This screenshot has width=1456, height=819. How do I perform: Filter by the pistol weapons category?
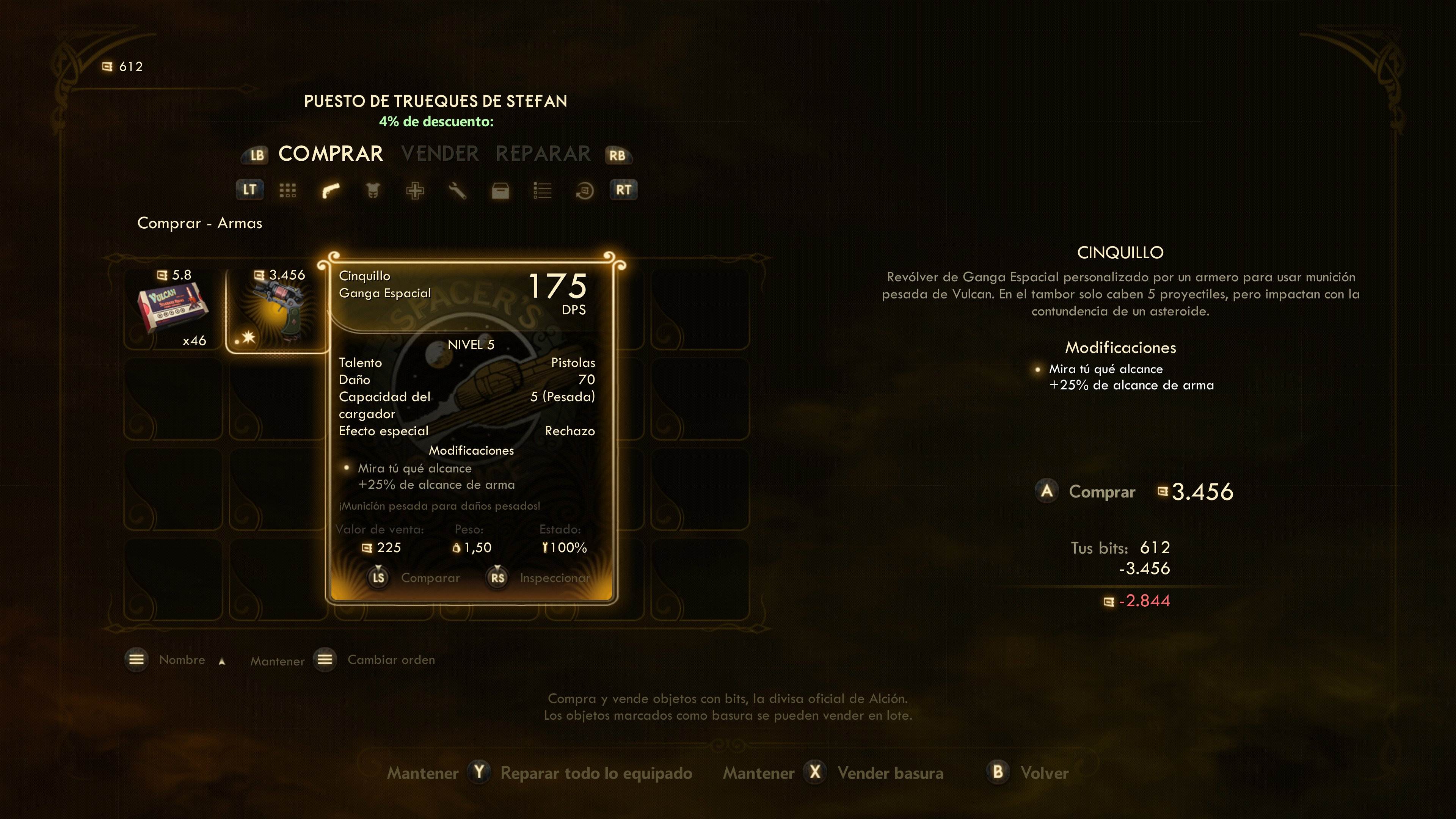tap(331, 190)
